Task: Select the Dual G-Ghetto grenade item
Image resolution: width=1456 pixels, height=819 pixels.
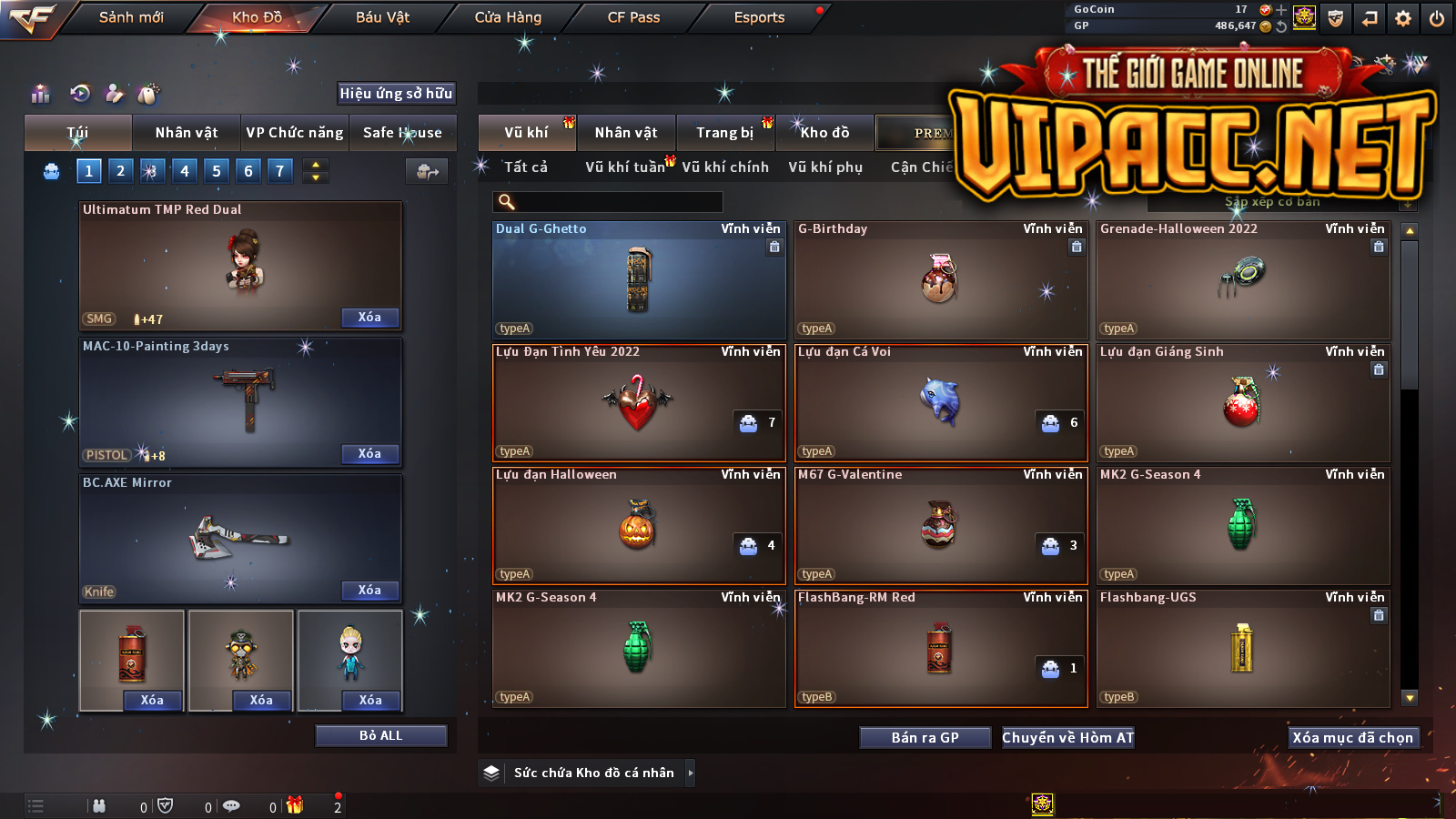Action: 638,280
